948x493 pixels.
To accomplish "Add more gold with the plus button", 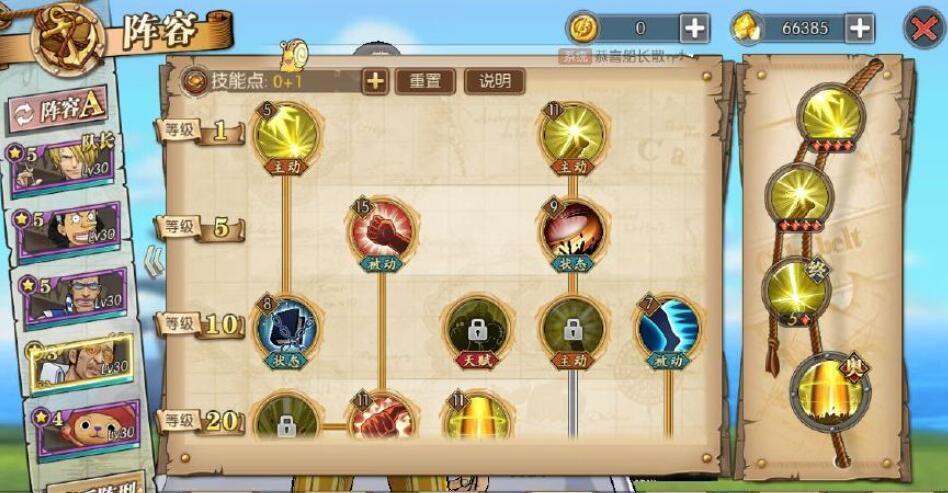I will click(859, 28).
